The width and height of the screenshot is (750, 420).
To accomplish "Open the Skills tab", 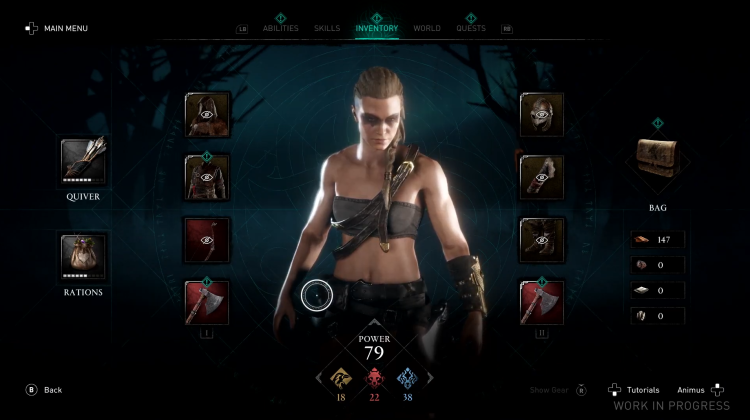I will (x=327, y=28).
